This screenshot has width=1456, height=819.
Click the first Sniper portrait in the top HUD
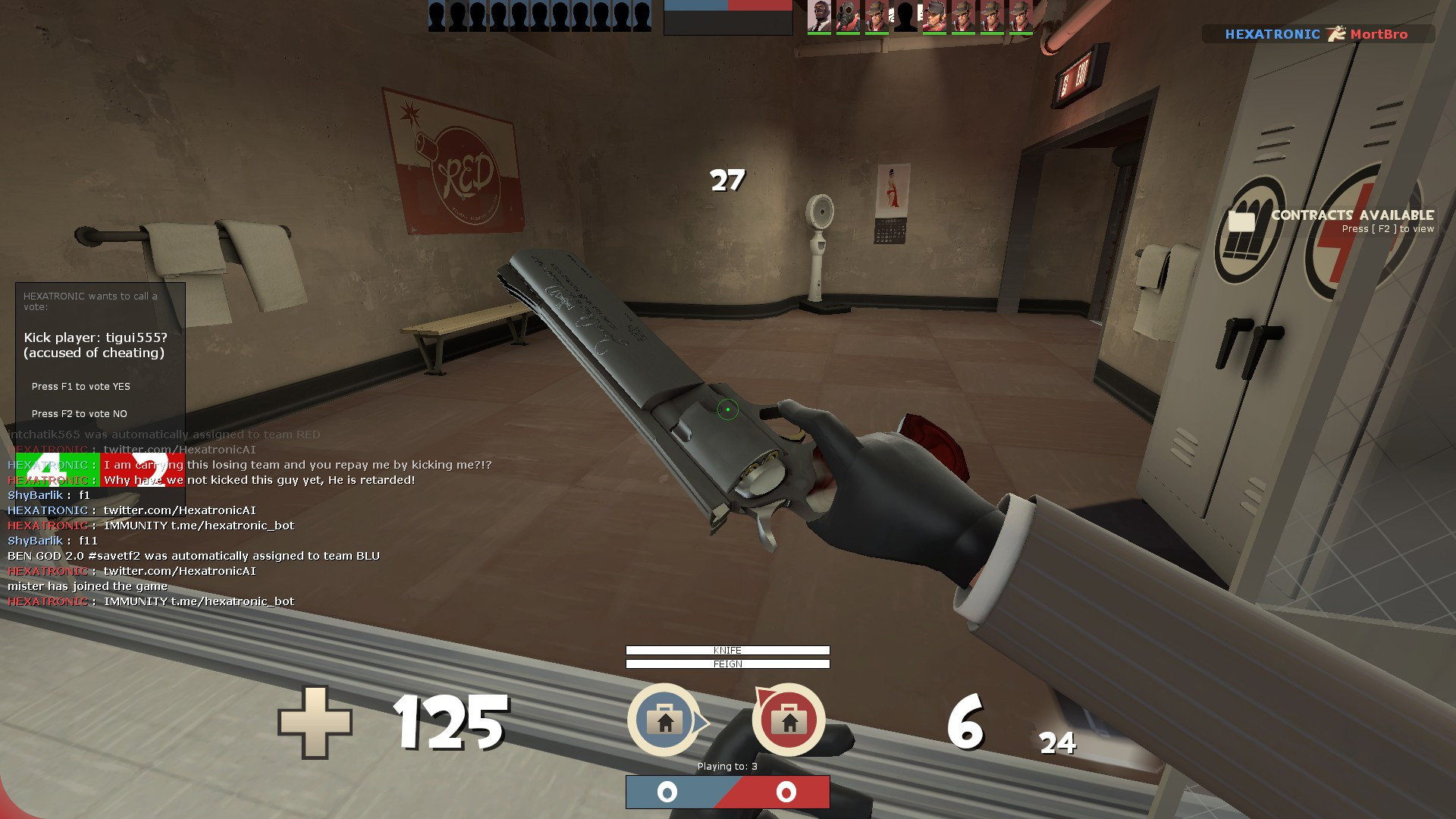click(x=878, y=17)
